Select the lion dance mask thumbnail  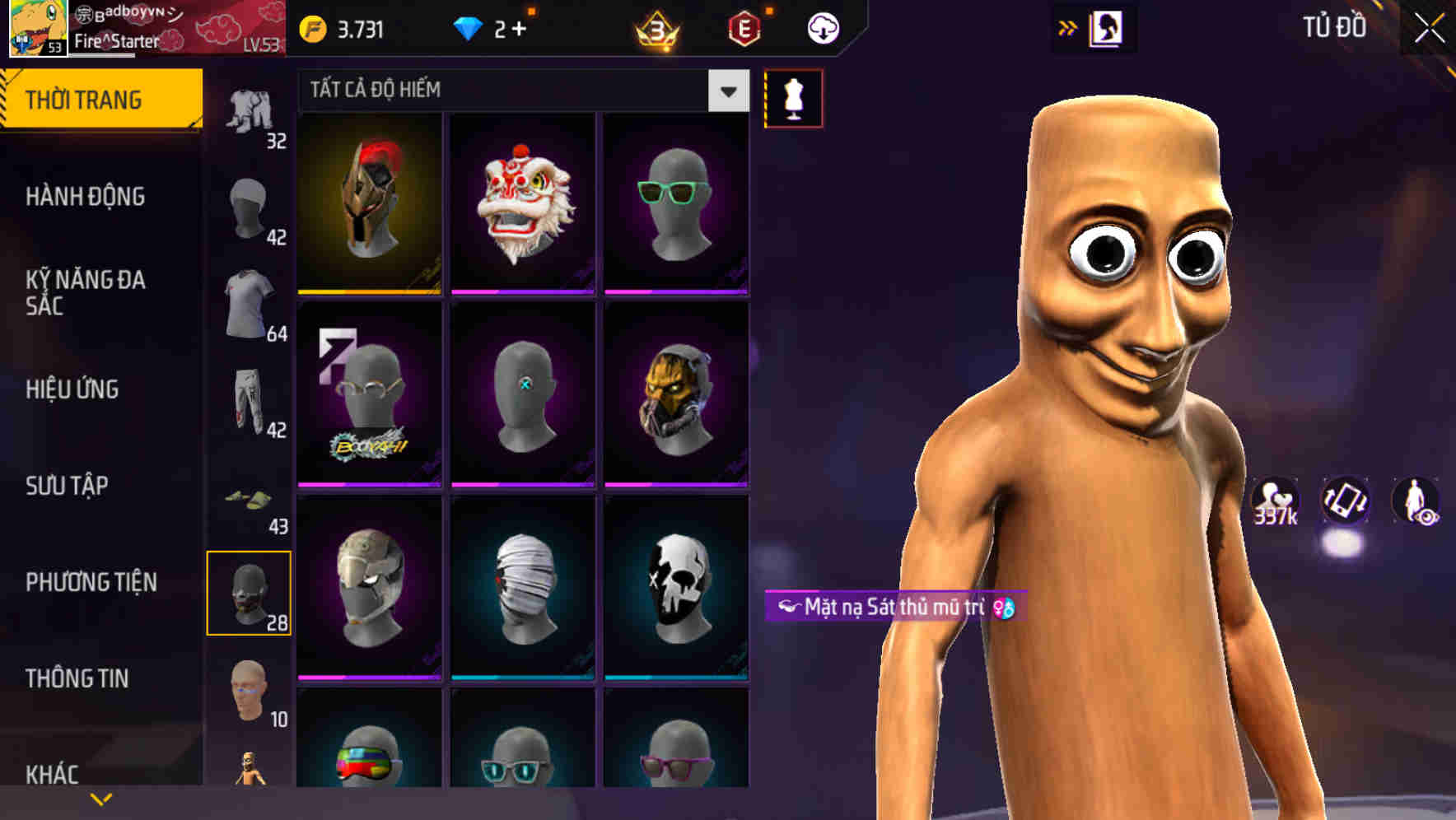coord(521,204)
